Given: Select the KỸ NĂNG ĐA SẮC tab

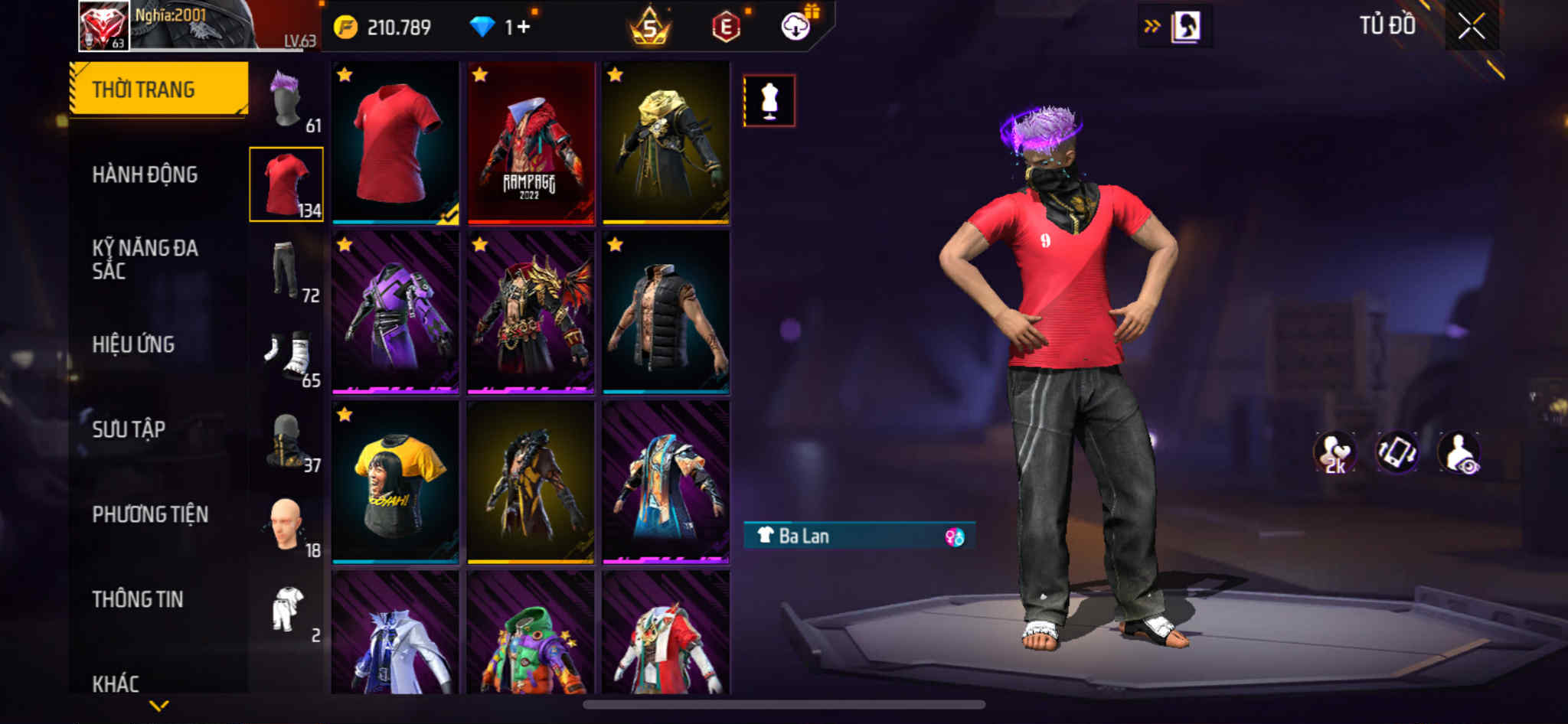Looking at the screenshot, I should coord(145,259).
